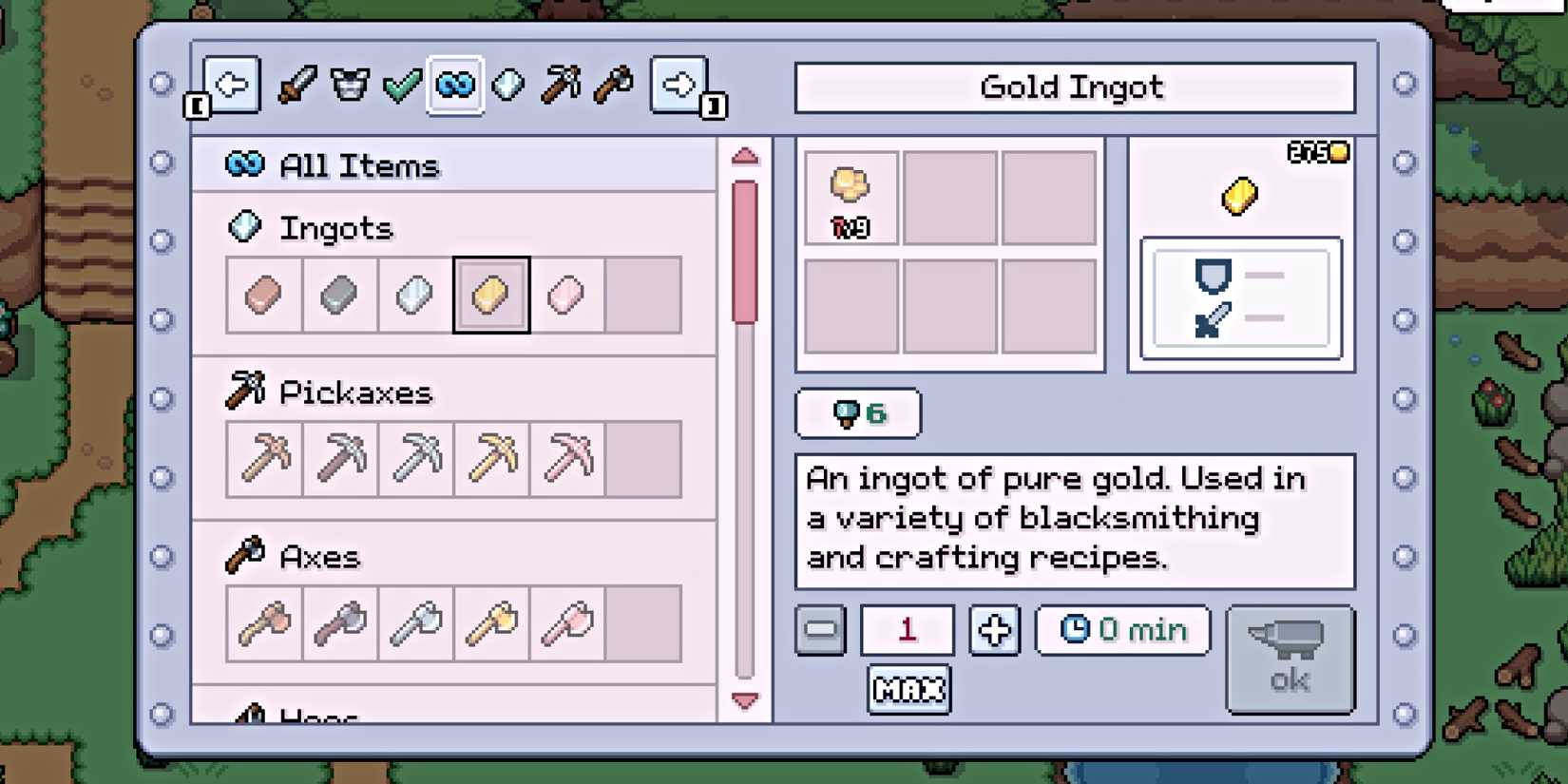Open the Pickaxes category icon in toolbar
The width and height of the screenshot is (1568, 784).
point(561,86)
